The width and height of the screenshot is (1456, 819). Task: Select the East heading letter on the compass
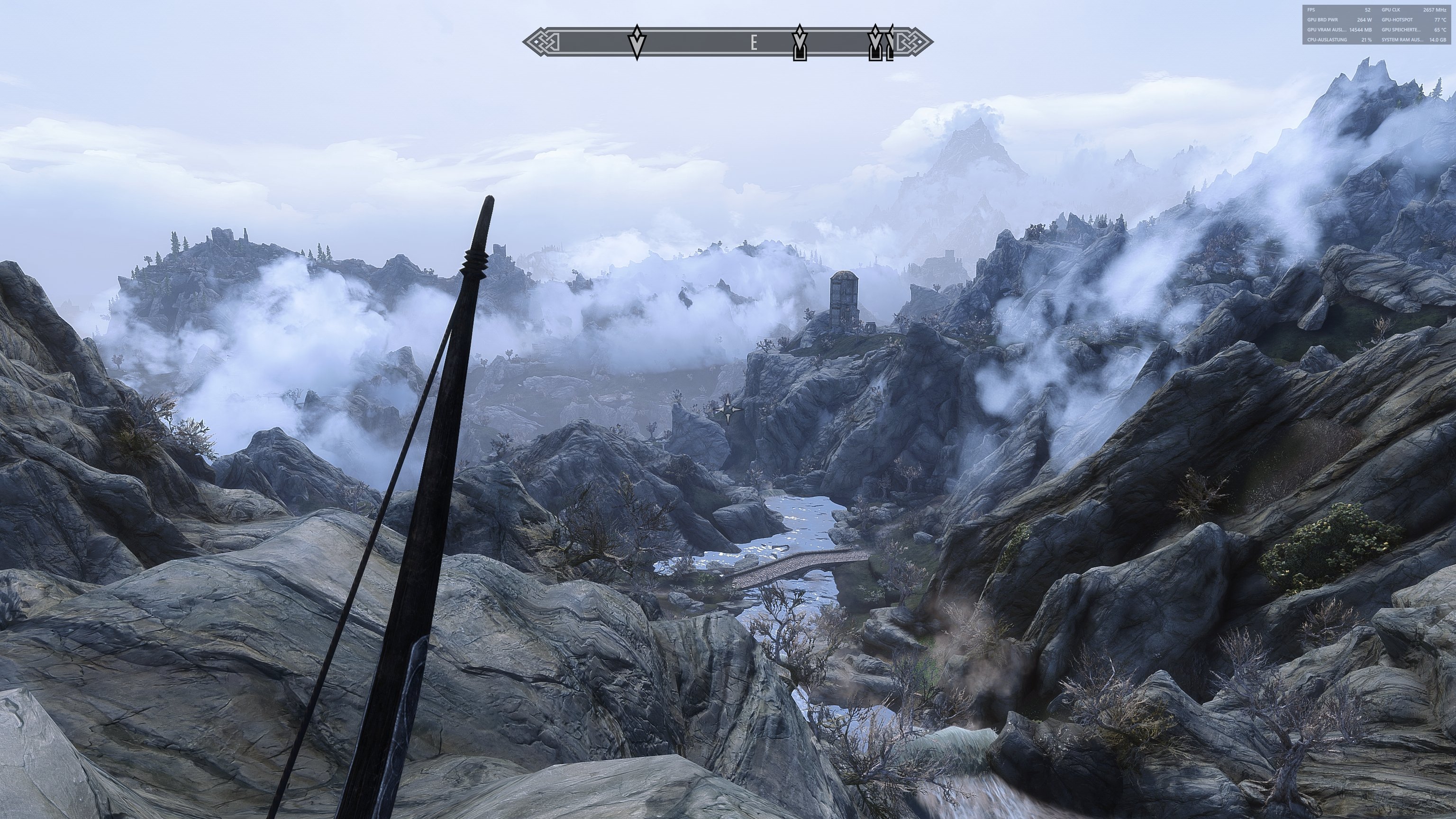pyautogui.click(x=754, y=43)
